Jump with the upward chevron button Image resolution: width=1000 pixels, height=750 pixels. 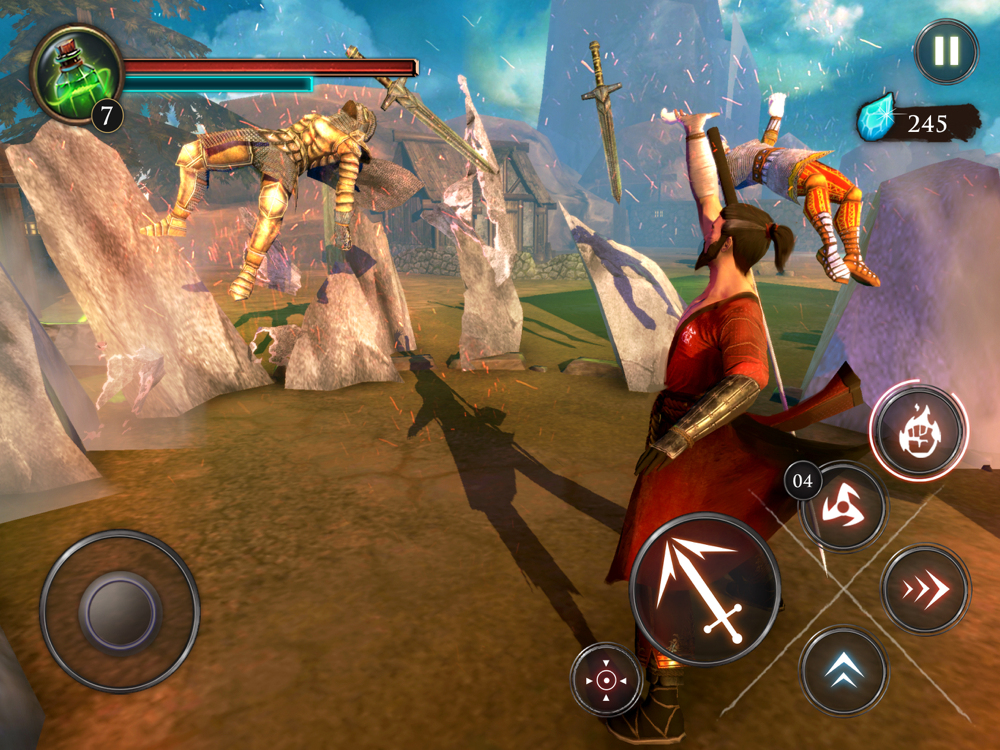[x=843, y=670]
